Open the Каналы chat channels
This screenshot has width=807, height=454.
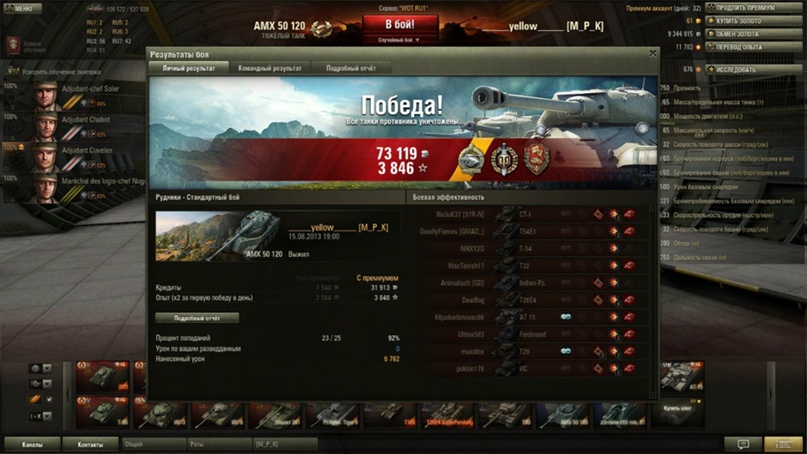point(32,443)
